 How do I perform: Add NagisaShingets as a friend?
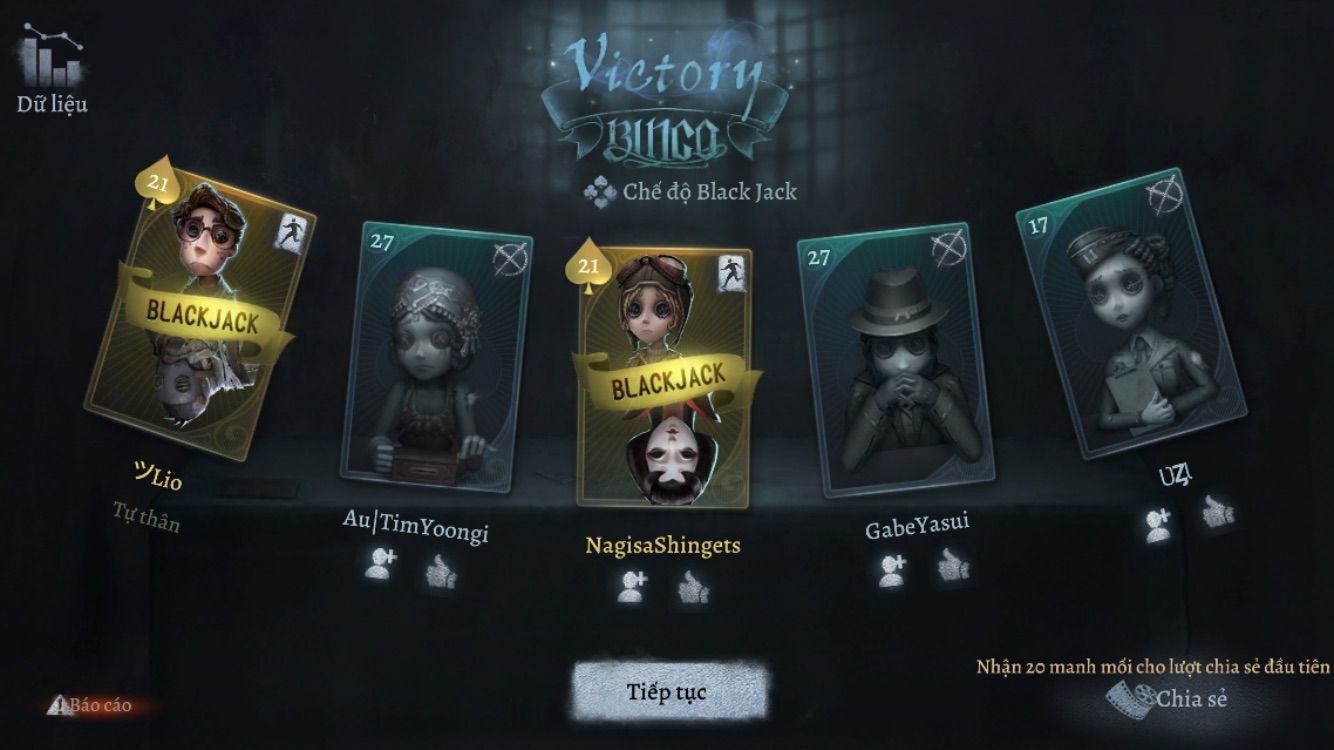pos(632,587)
